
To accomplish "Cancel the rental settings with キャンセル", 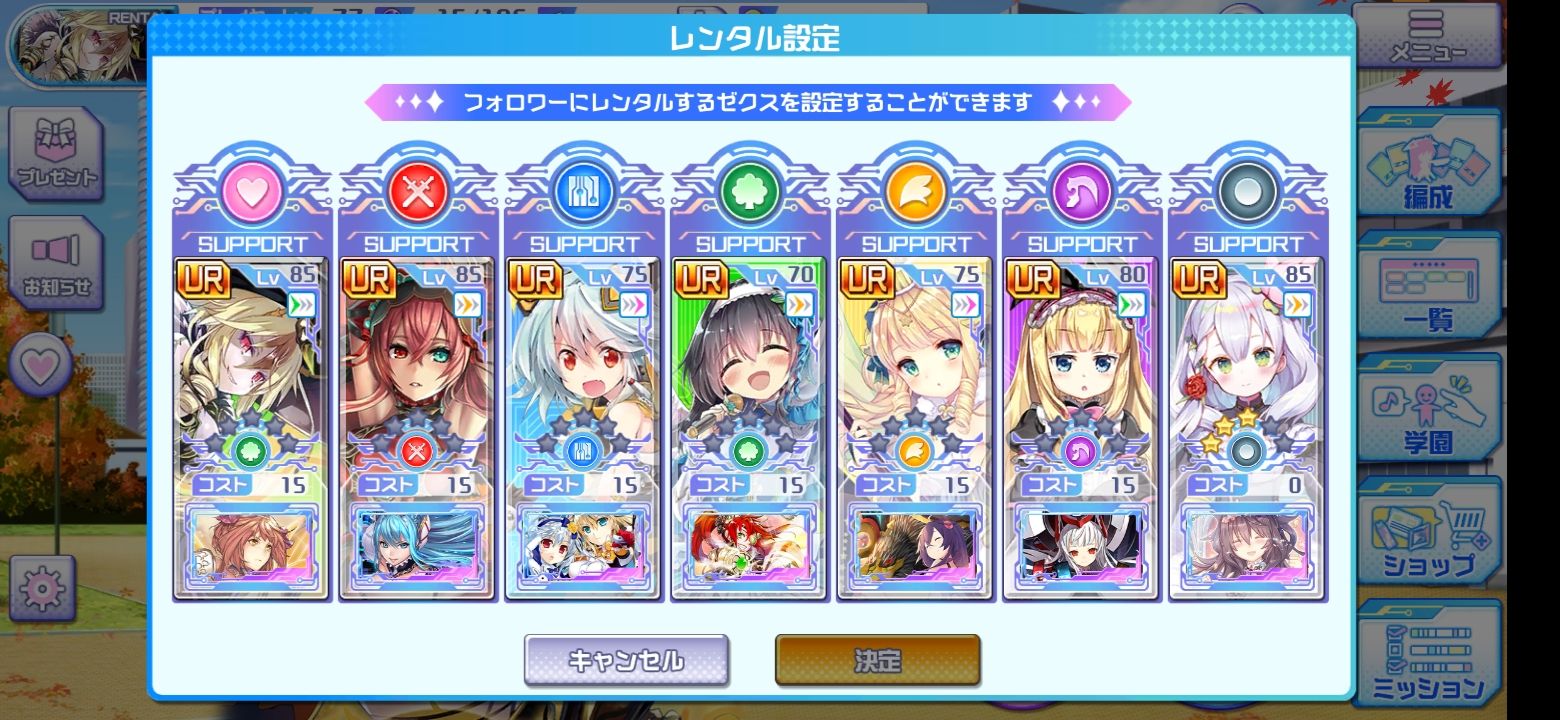I will pos(626,660).
